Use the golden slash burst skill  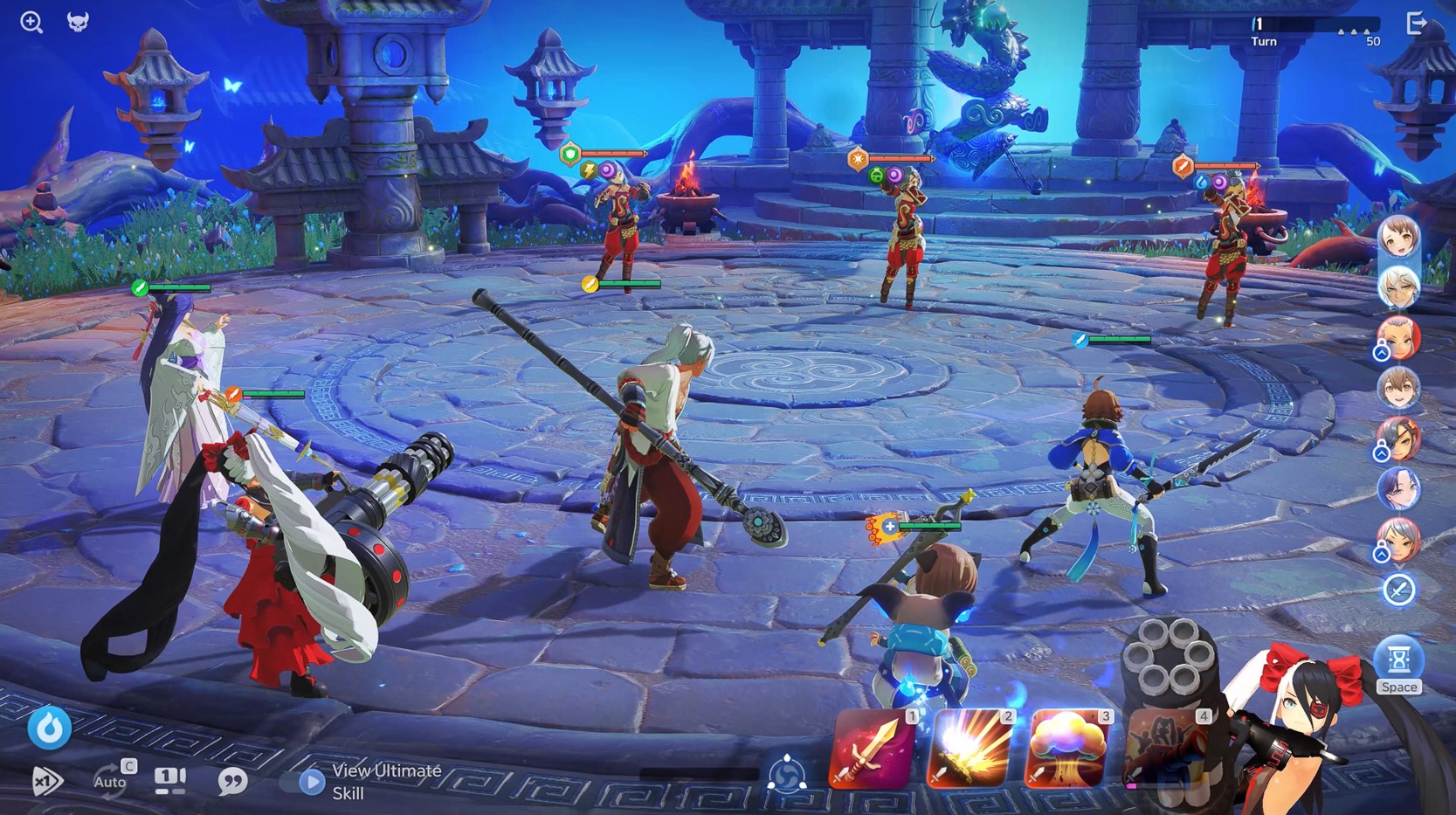tap(970, 749)
